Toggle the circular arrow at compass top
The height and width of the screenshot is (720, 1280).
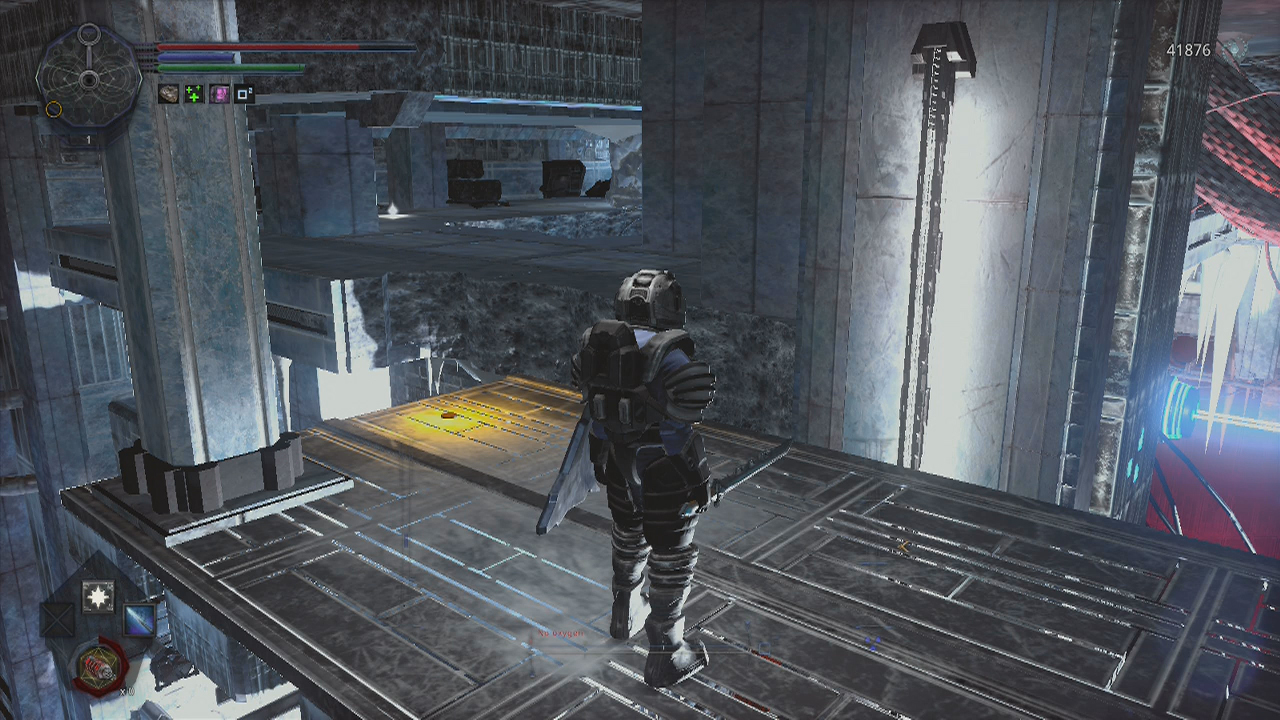[90, 32]
